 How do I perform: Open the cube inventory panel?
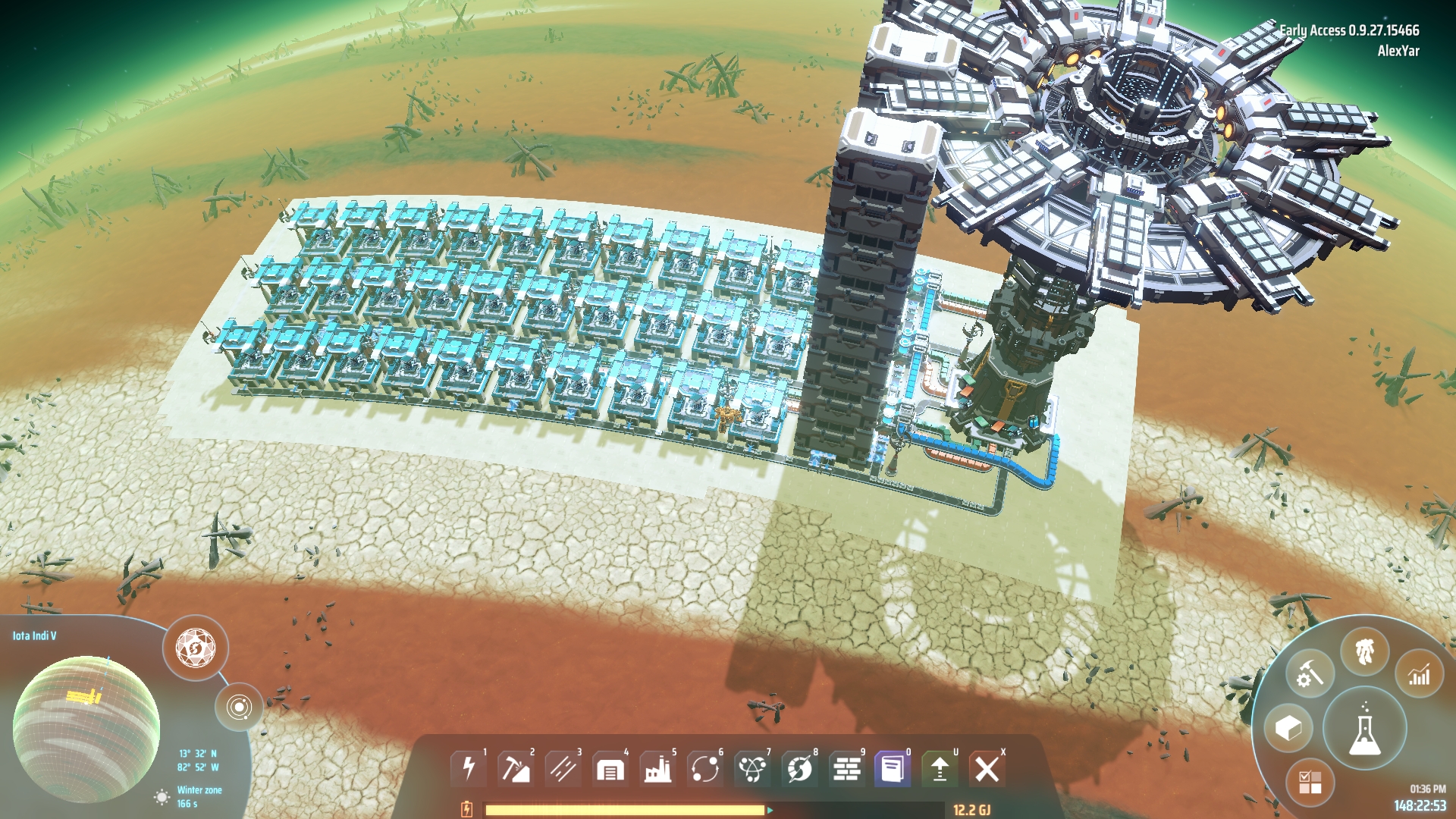[x=1288, y=729]
